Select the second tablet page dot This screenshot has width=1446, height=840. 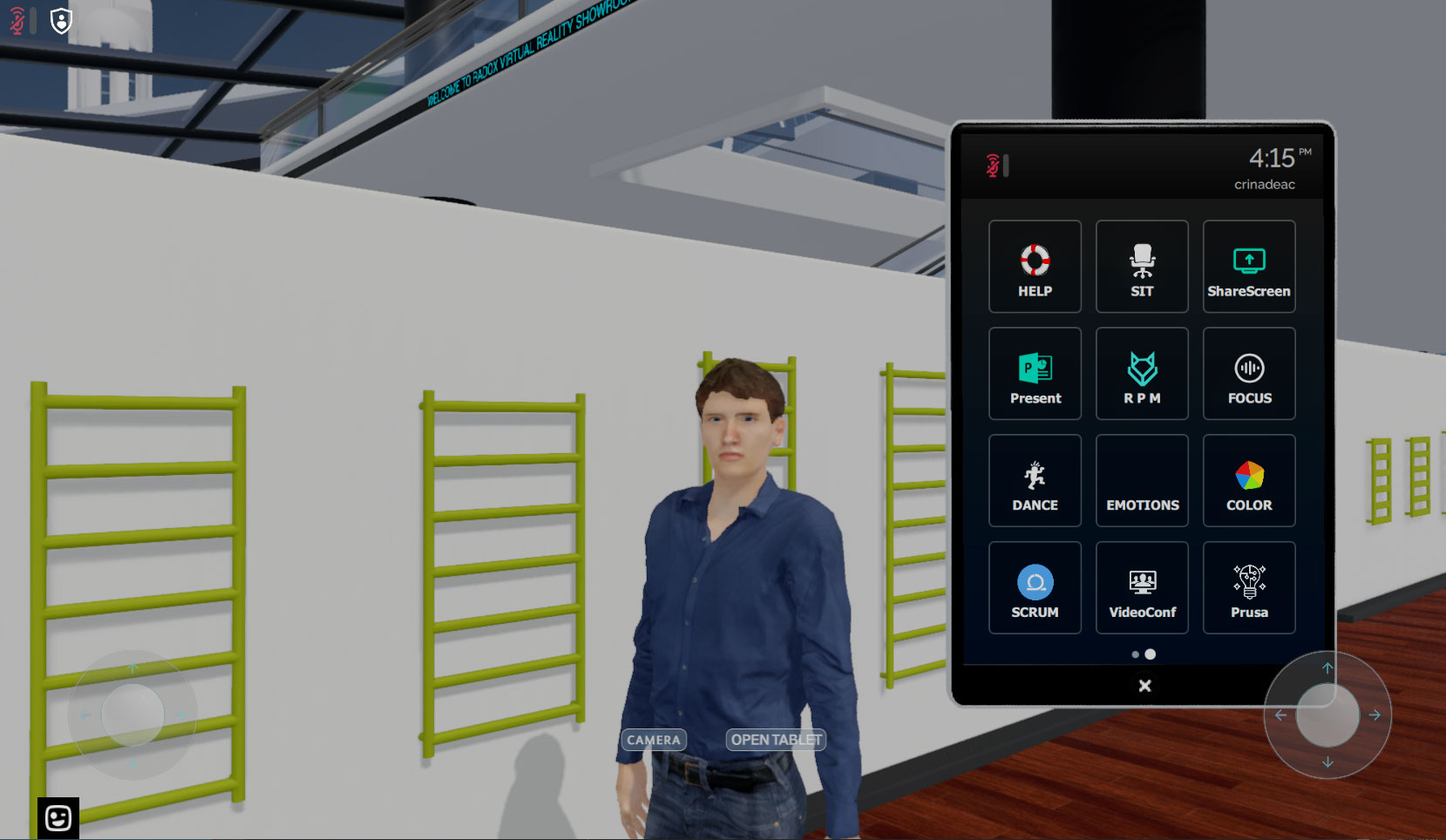click(1151, 654)
